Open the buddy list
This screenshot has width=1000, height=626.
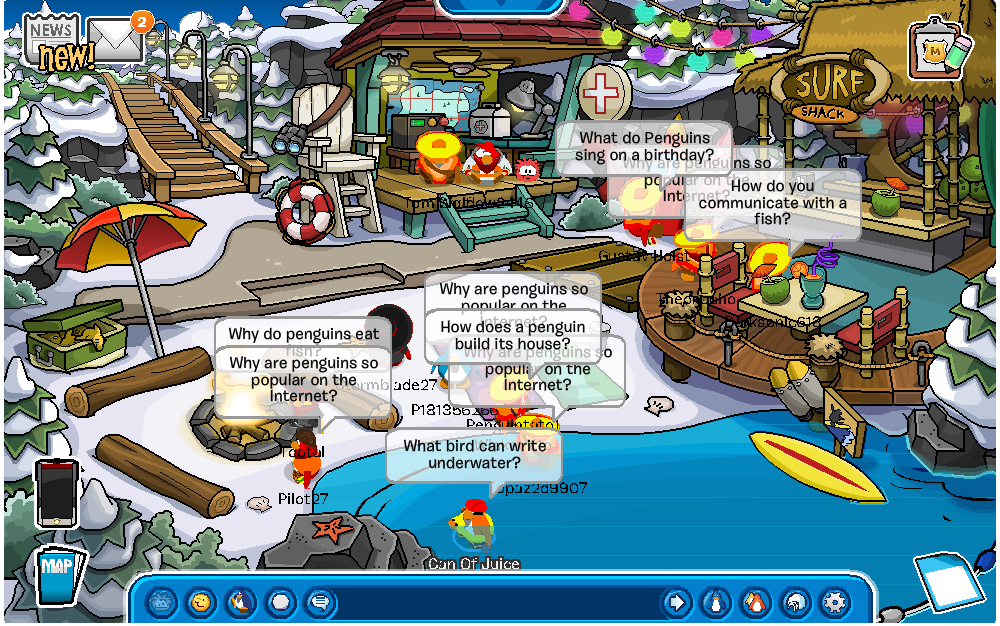756,602
